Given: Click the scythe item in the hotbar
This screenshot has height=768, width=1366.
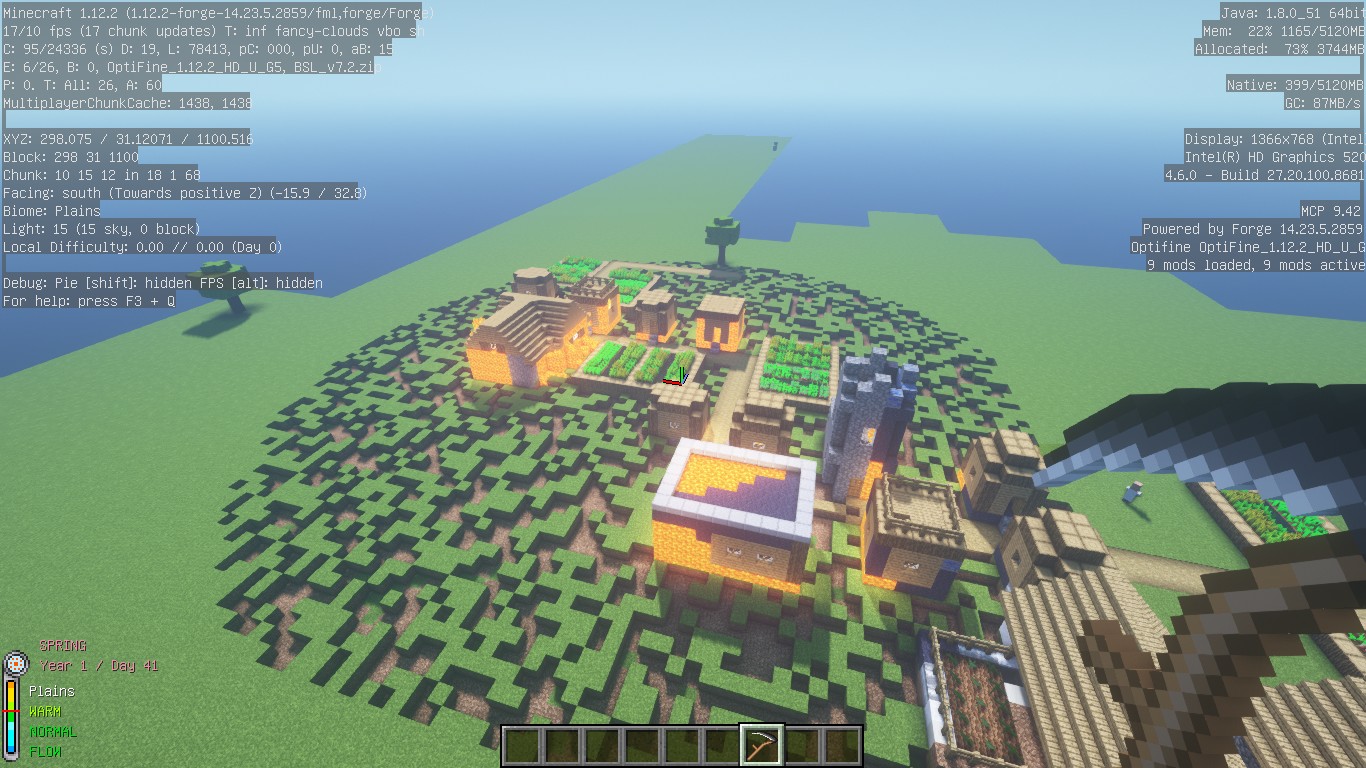Looking at the screenshot, I should point(760,743).
